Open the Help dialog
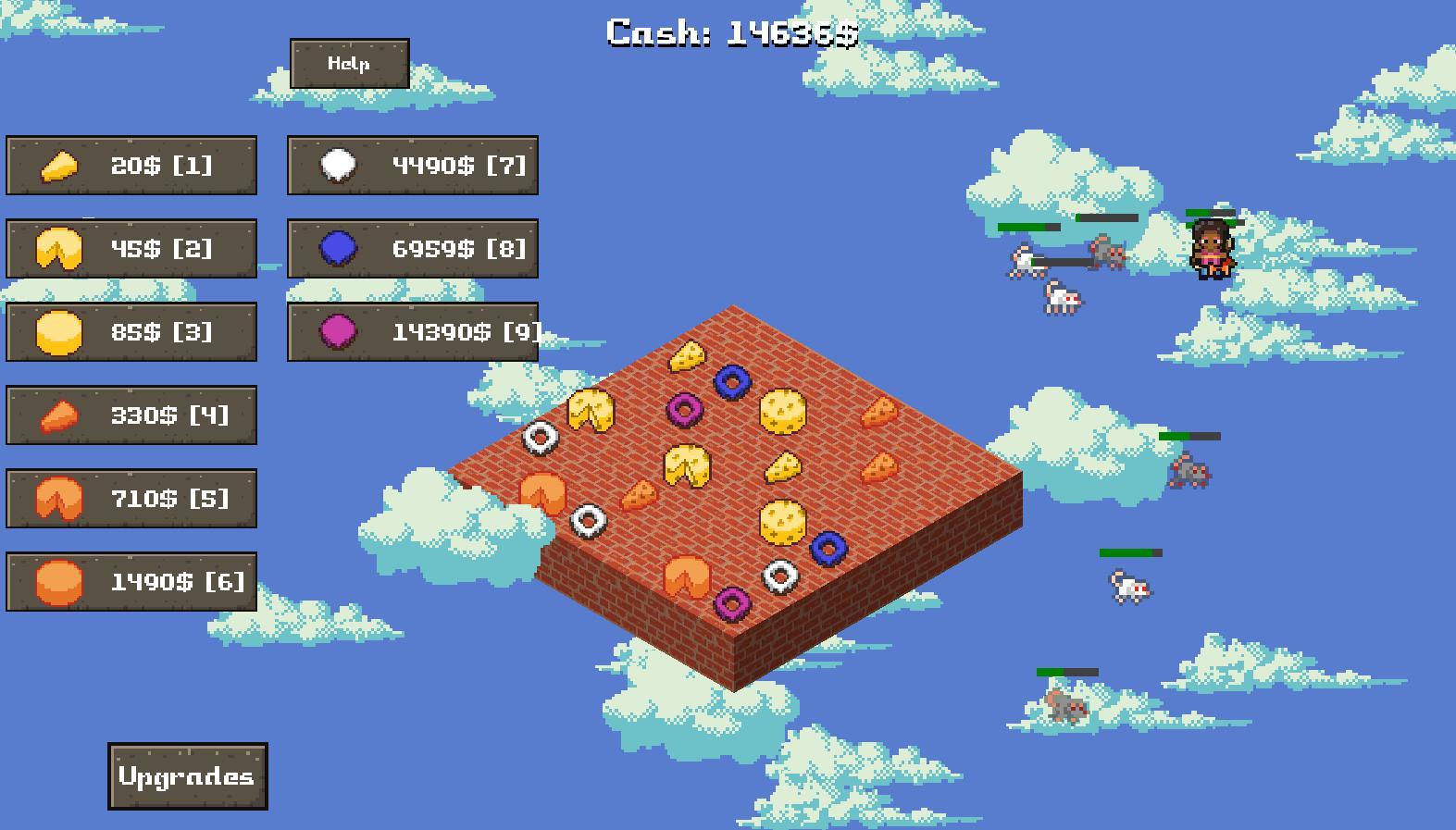Viewport: 1456px width, 830px height. (350, 64)
